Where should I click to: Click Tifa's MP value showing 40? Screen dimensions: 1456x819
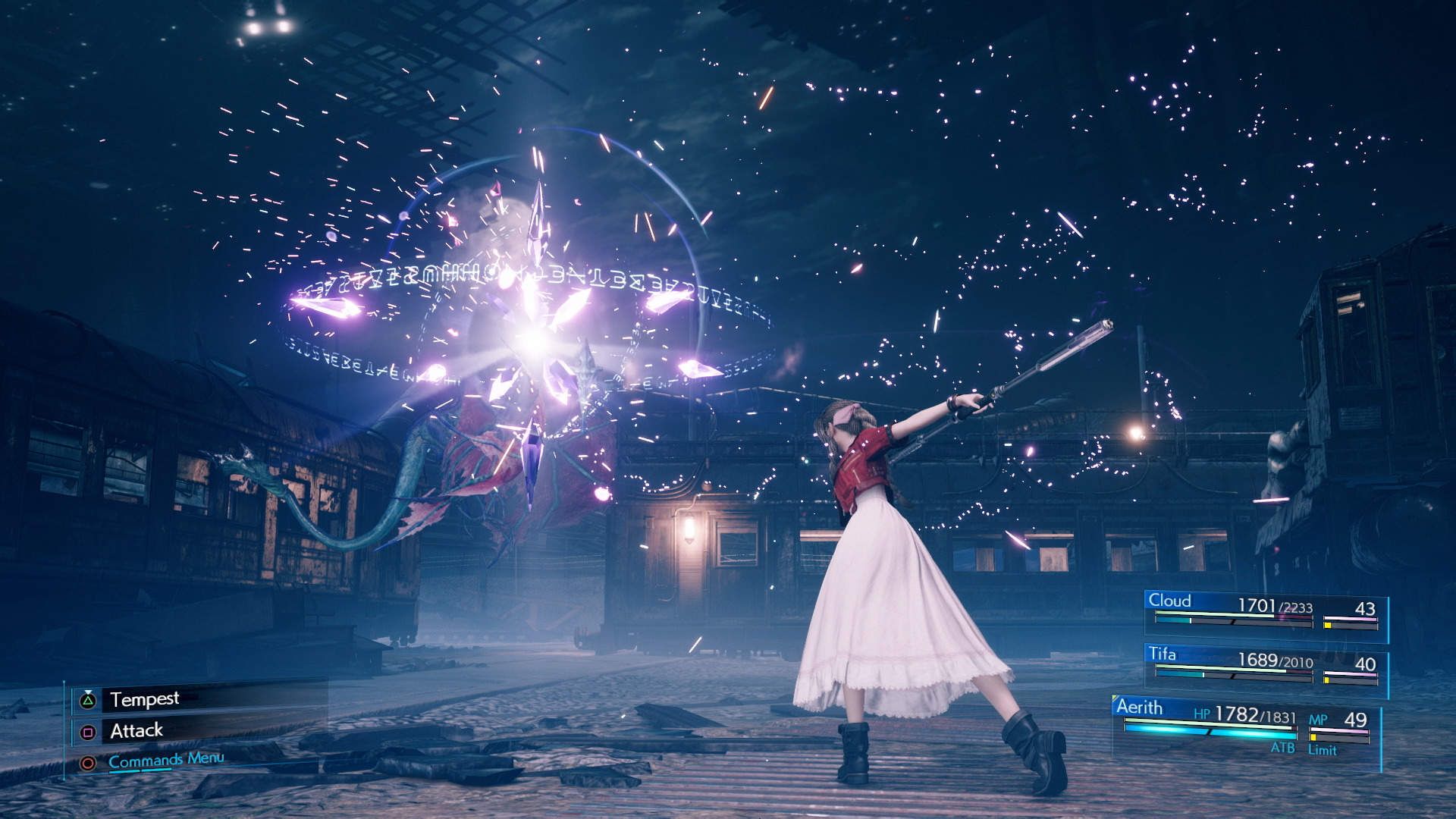tap(1366, 664)
